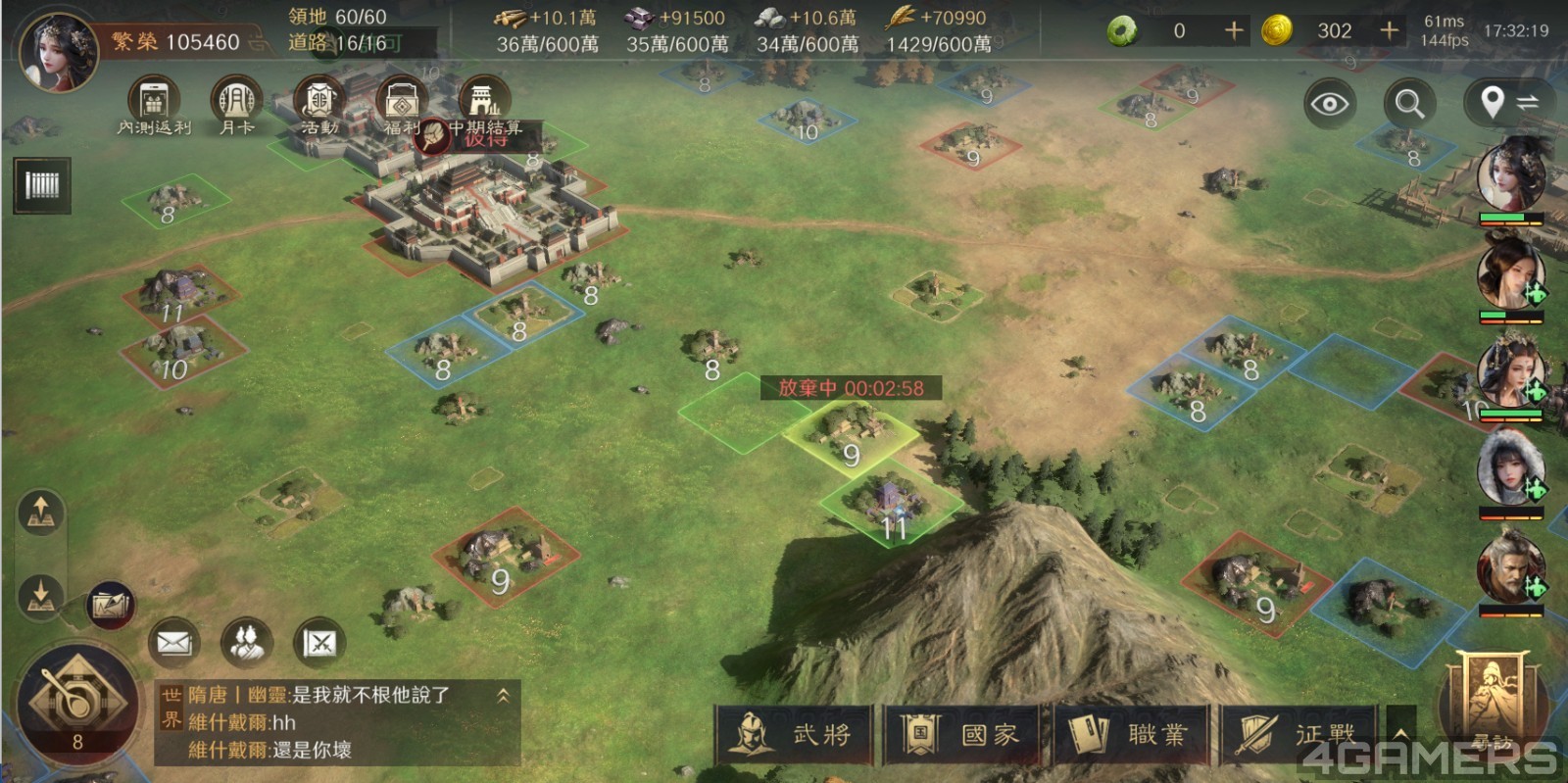Open the 職業 profession menu
Viewport: 1568px width, 783px height.
(x=1130, y=734)
